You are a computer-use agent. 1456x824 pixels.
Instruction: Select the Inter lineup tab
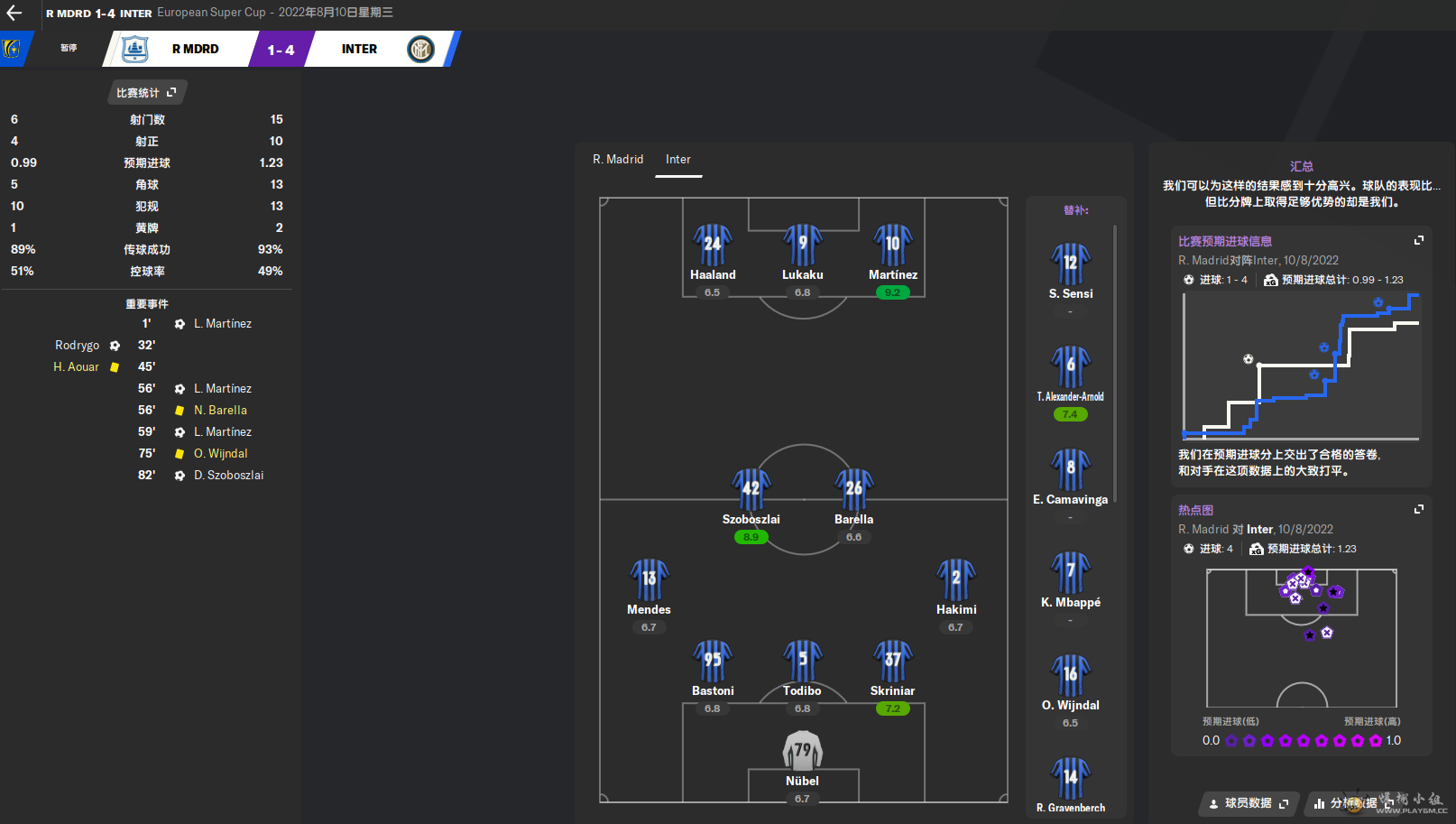coord(678,159)
